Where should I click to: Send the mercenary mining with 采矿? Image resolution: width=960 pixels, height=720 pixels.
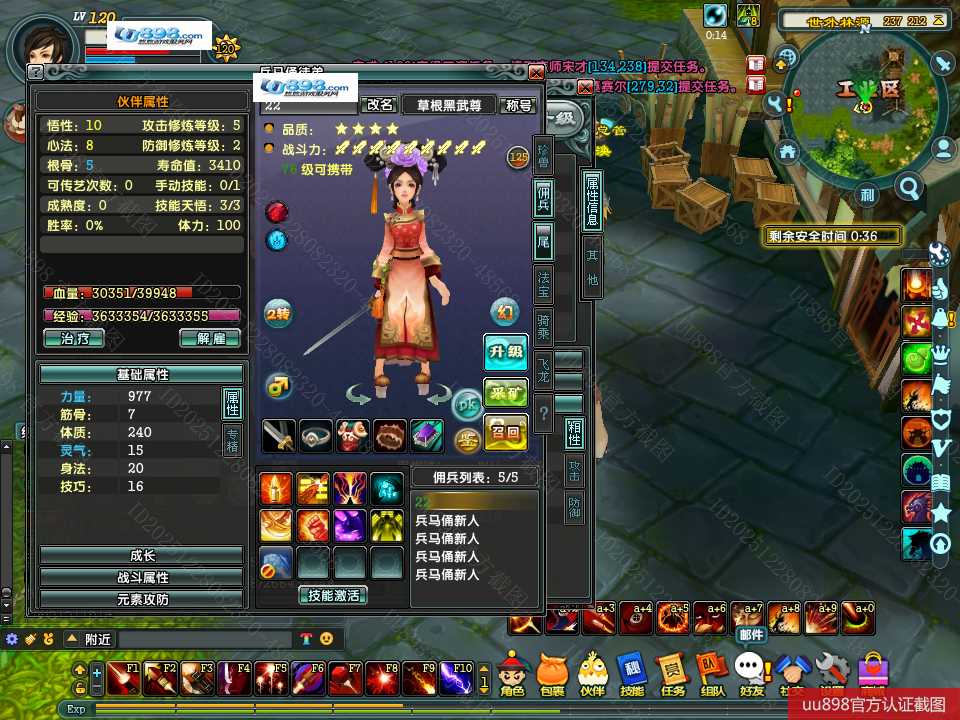(x=506, y=393)
